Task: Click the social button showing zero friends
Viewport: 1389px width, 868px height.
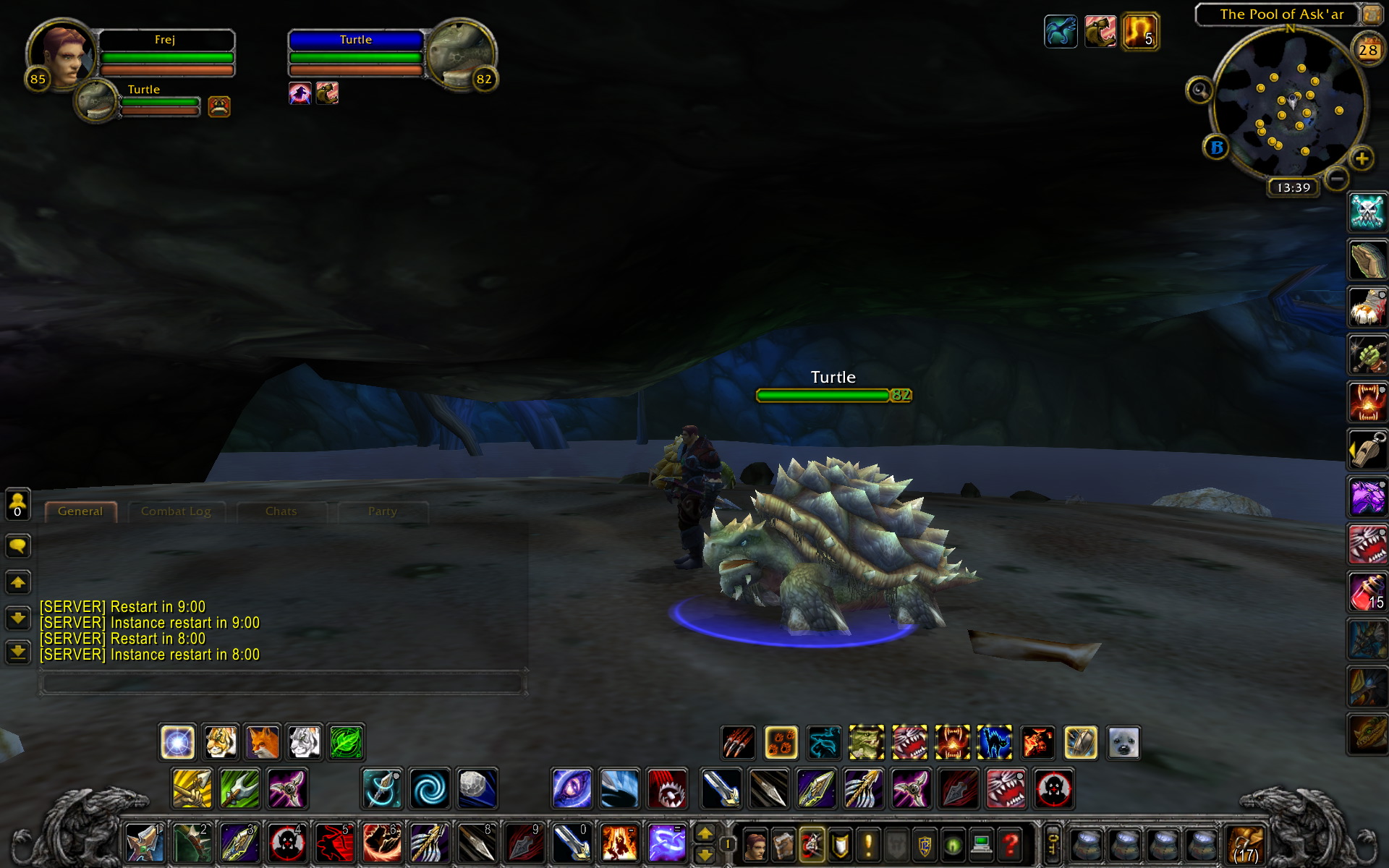Action: [x=17, y=503]
